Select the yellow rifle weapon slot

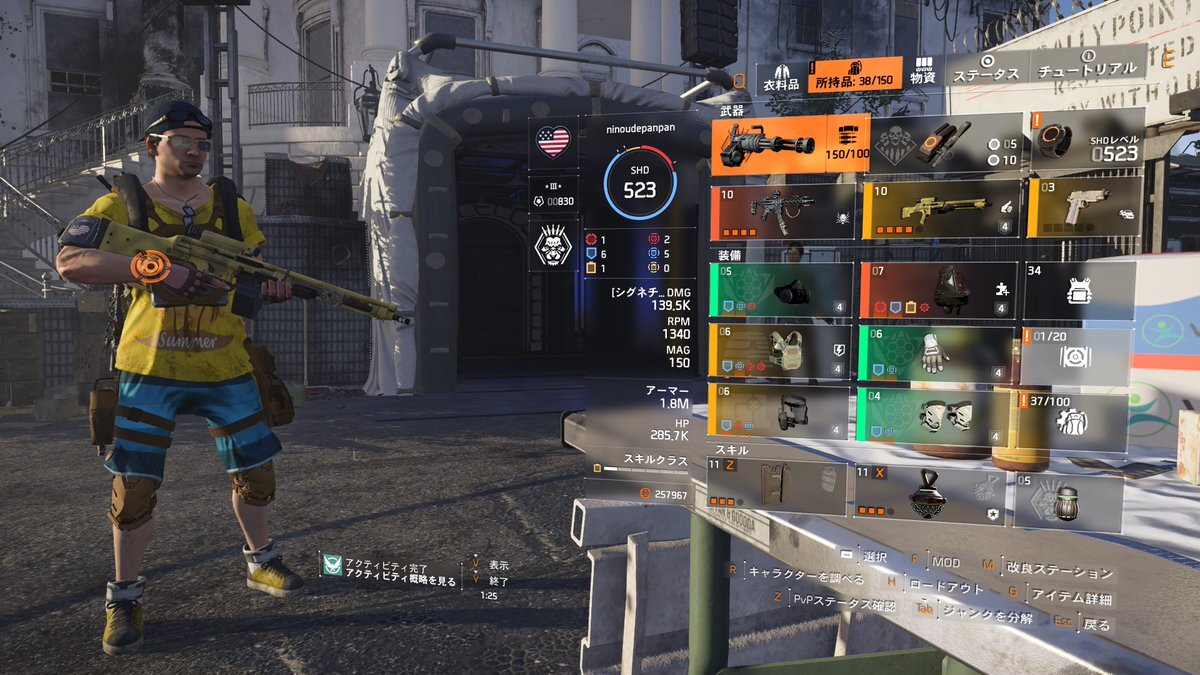click(940, 209)
